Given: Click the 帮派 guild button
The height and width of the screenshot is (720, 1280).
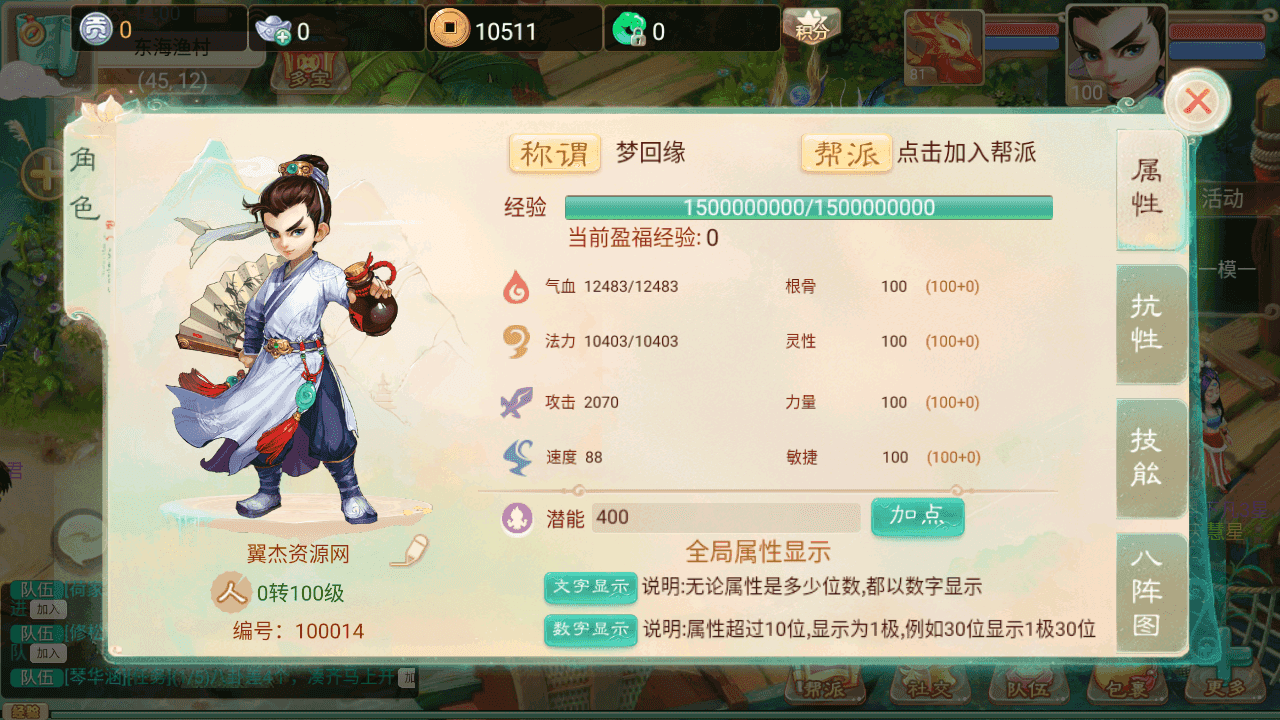Looking at the screenshot, I should pos(846,154).
